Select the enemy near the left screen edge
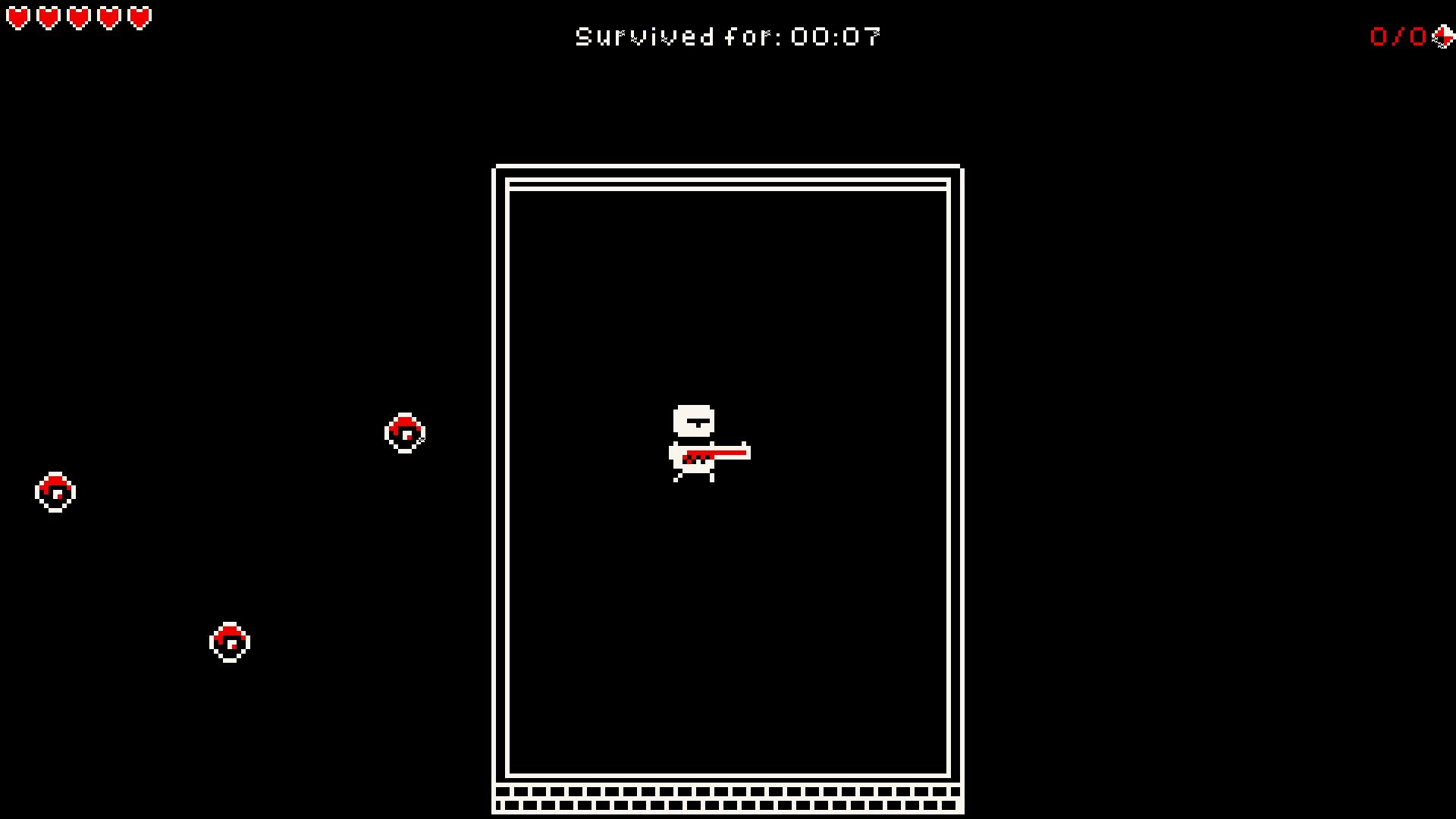This screenshot has height=819, width=1456. (x=55, y=491)
